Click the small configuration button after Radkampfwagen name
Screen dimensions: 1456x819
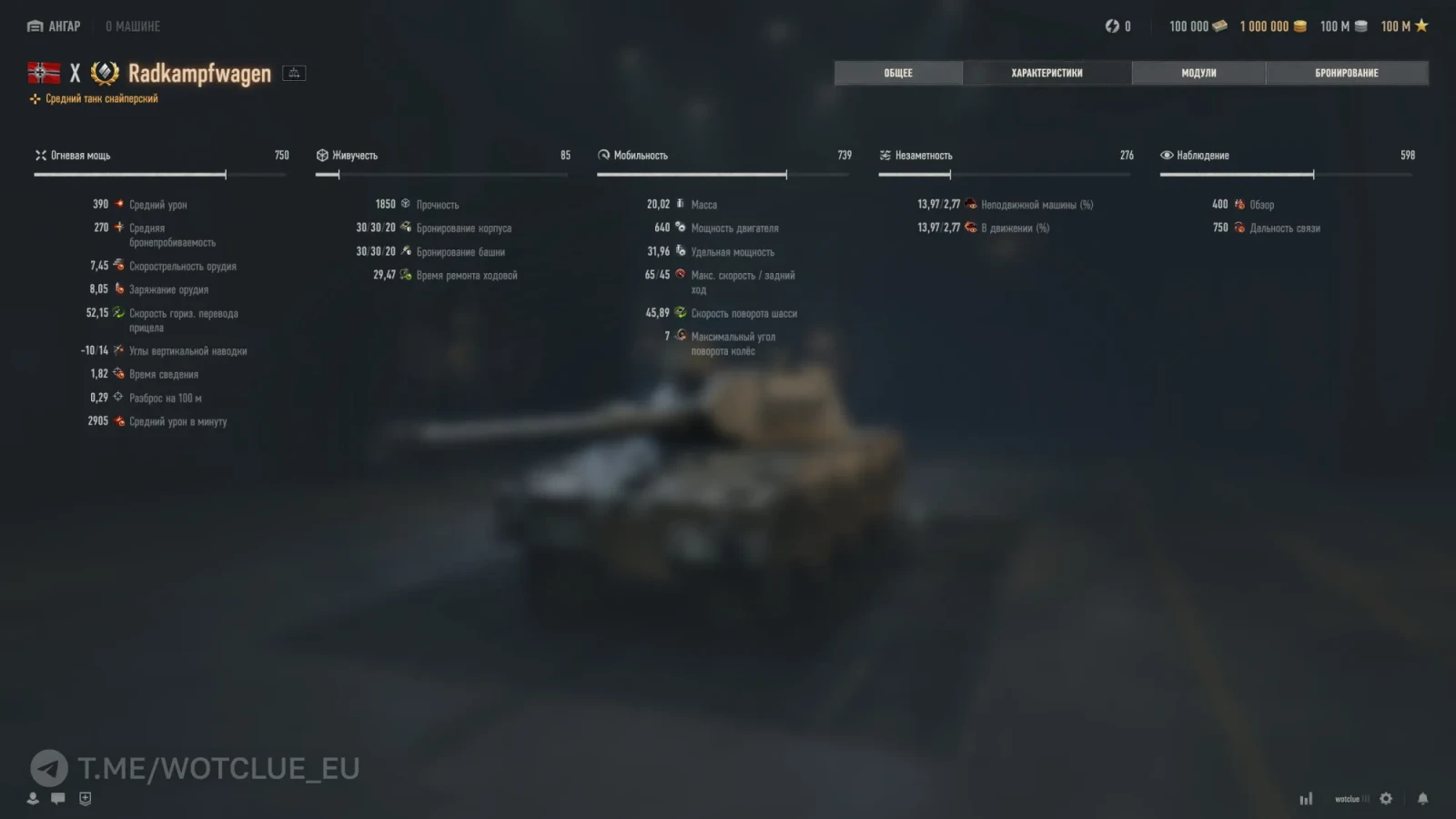(x=293, y=73)
